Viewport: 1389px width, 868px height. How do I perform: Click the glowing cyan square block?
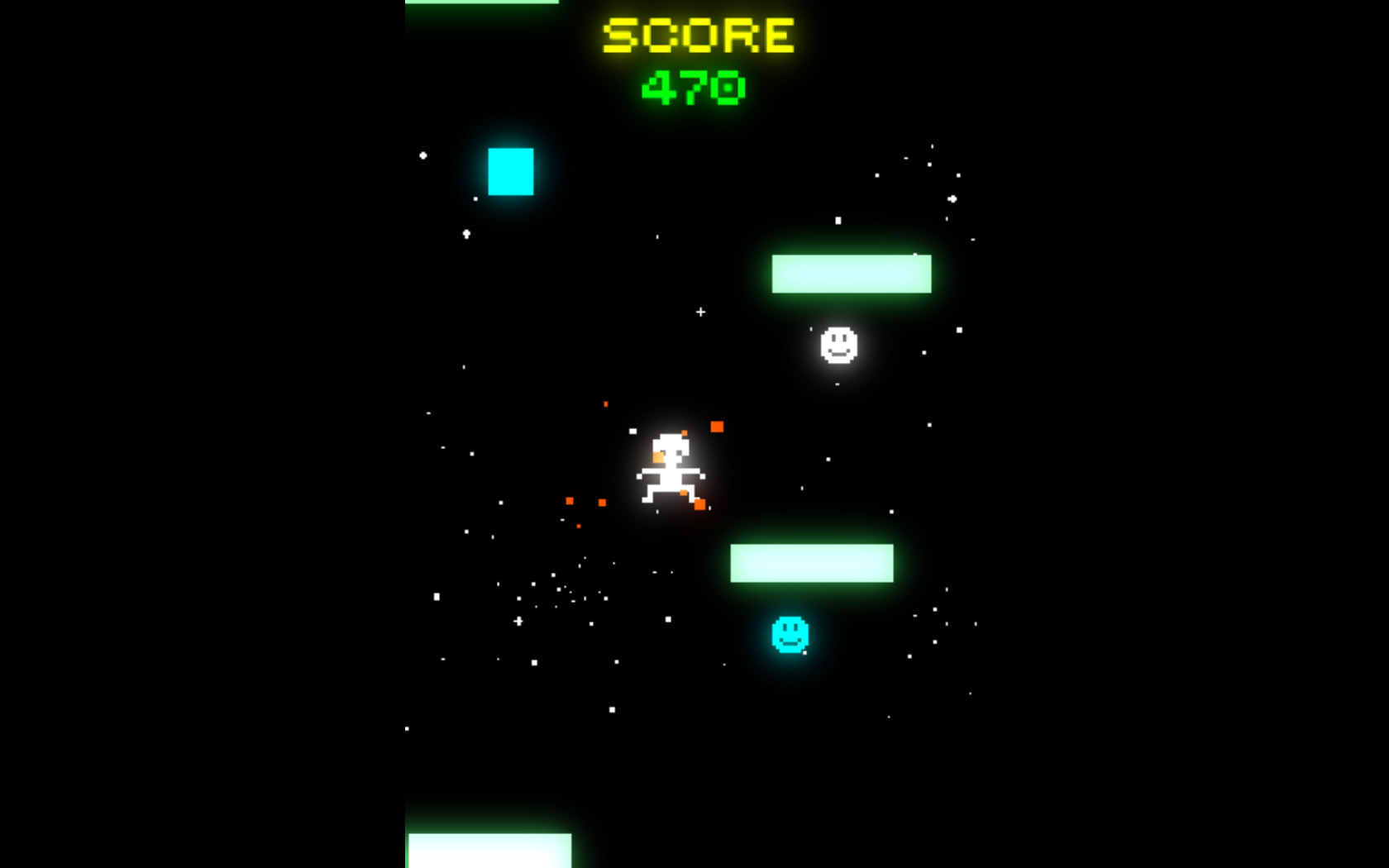pyautogui.click(x=510, y=171)
